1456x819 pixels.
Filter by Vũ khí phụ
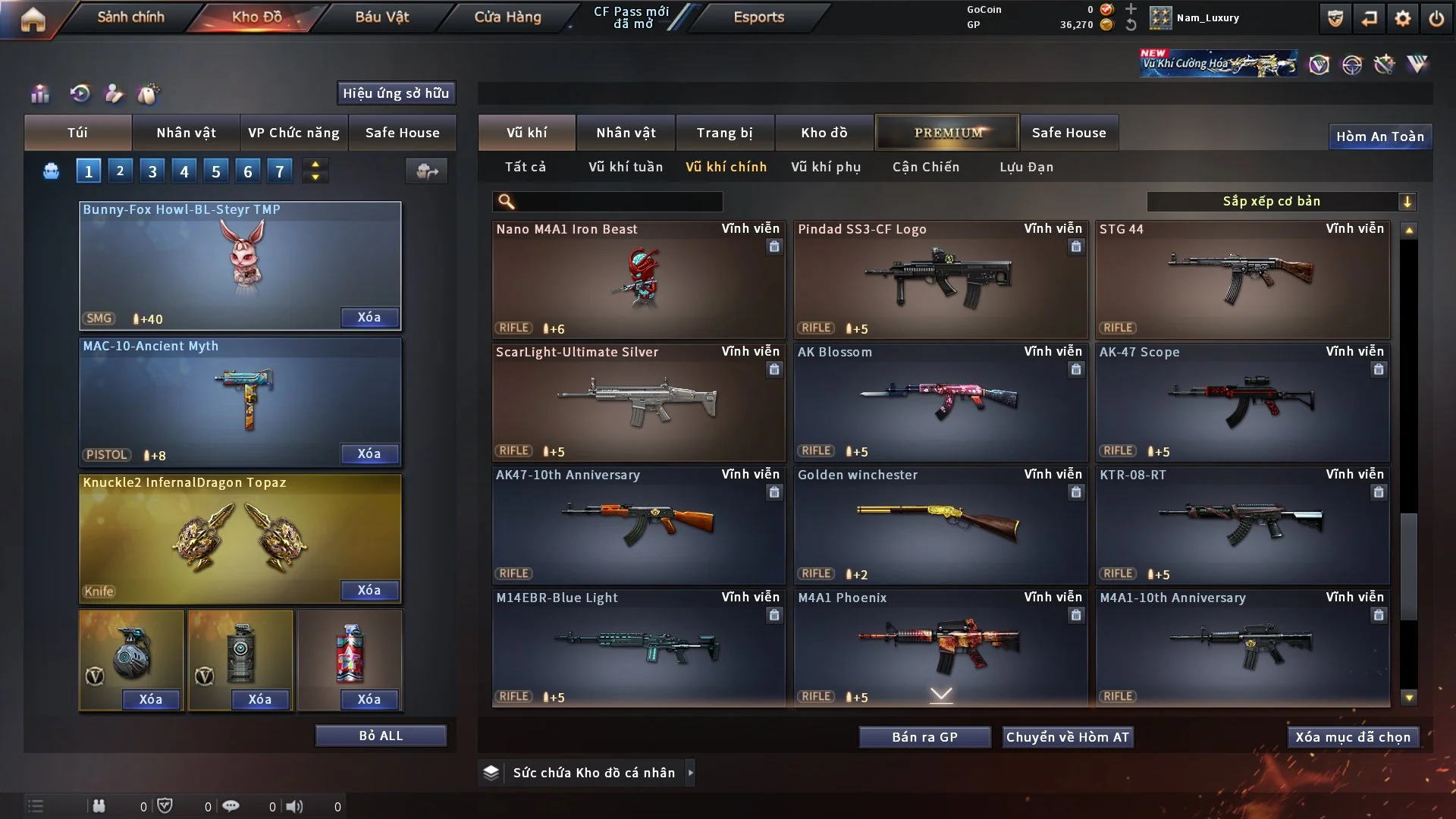tap(825, 167)
